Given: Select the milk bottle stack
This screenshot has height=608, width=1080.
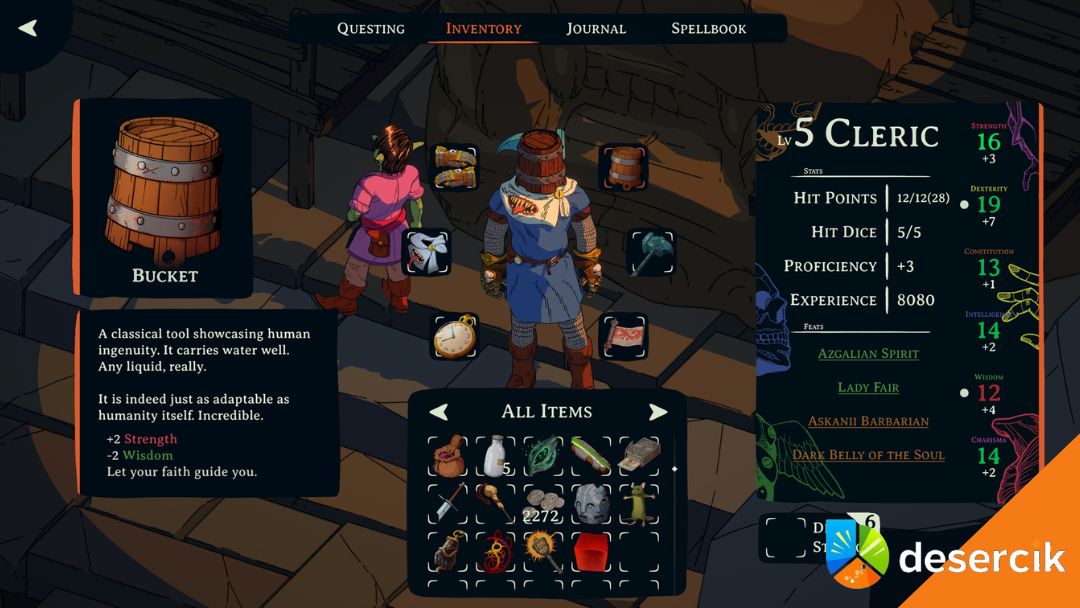Looking at the screenshot, I should click(x=495, y=457).
